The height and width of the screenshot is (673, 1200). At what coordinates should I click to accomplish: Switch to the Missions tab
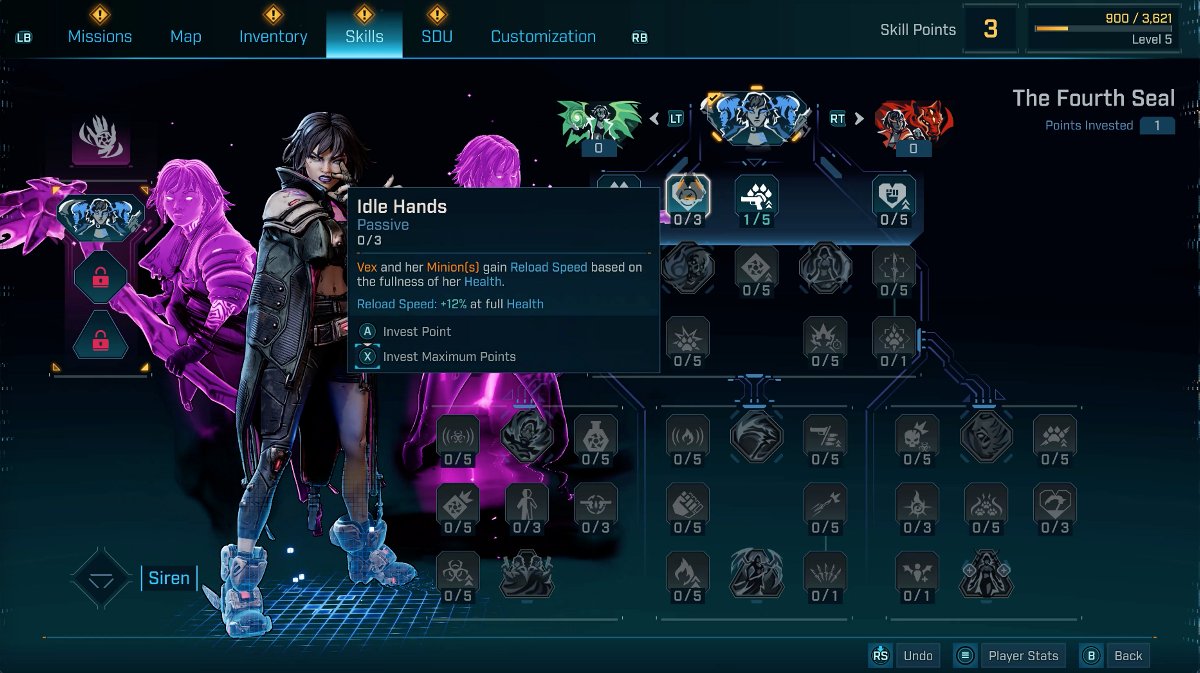[99, 36]
